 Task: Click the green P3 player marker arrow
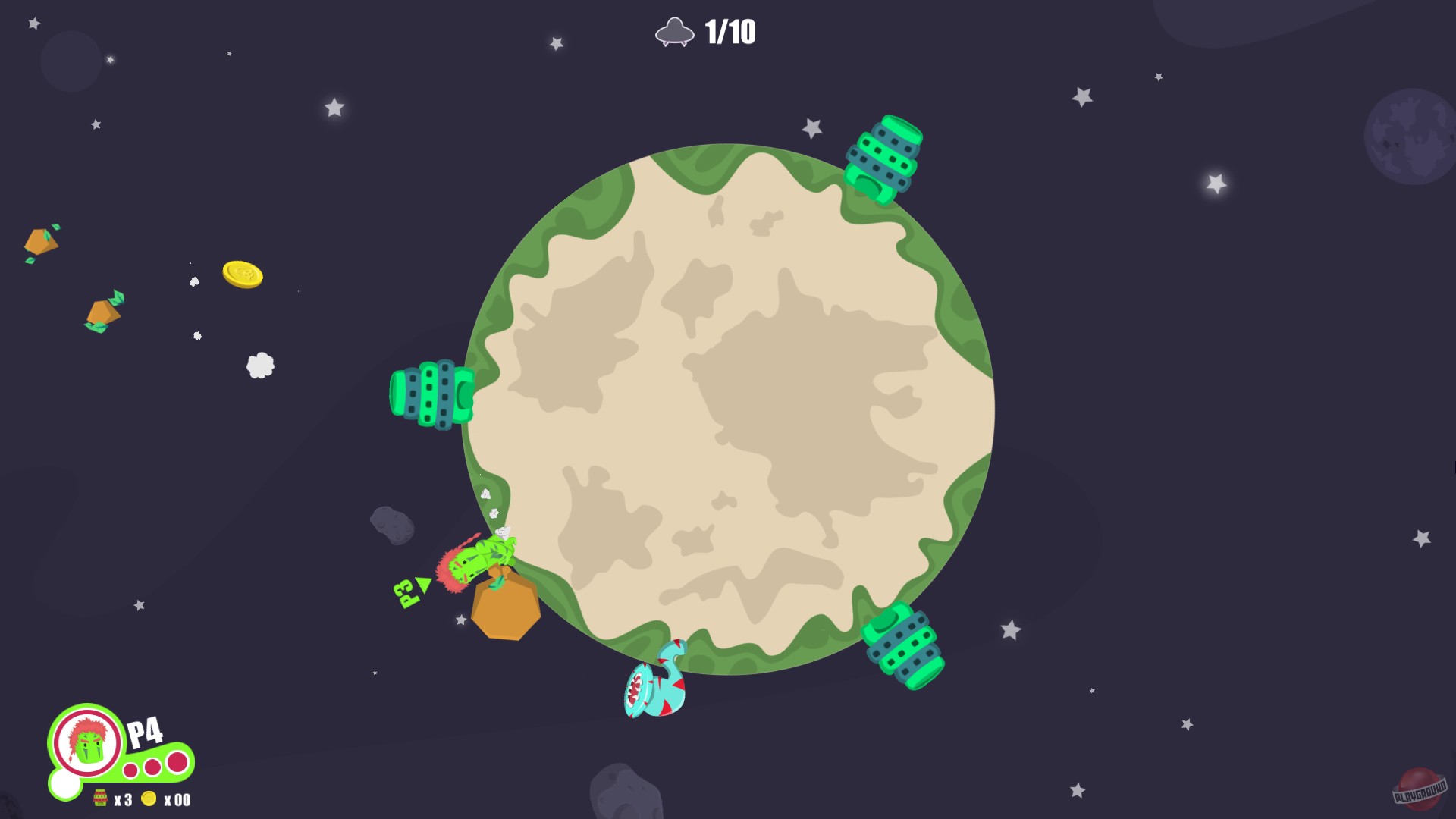click(x=423, y=585)
